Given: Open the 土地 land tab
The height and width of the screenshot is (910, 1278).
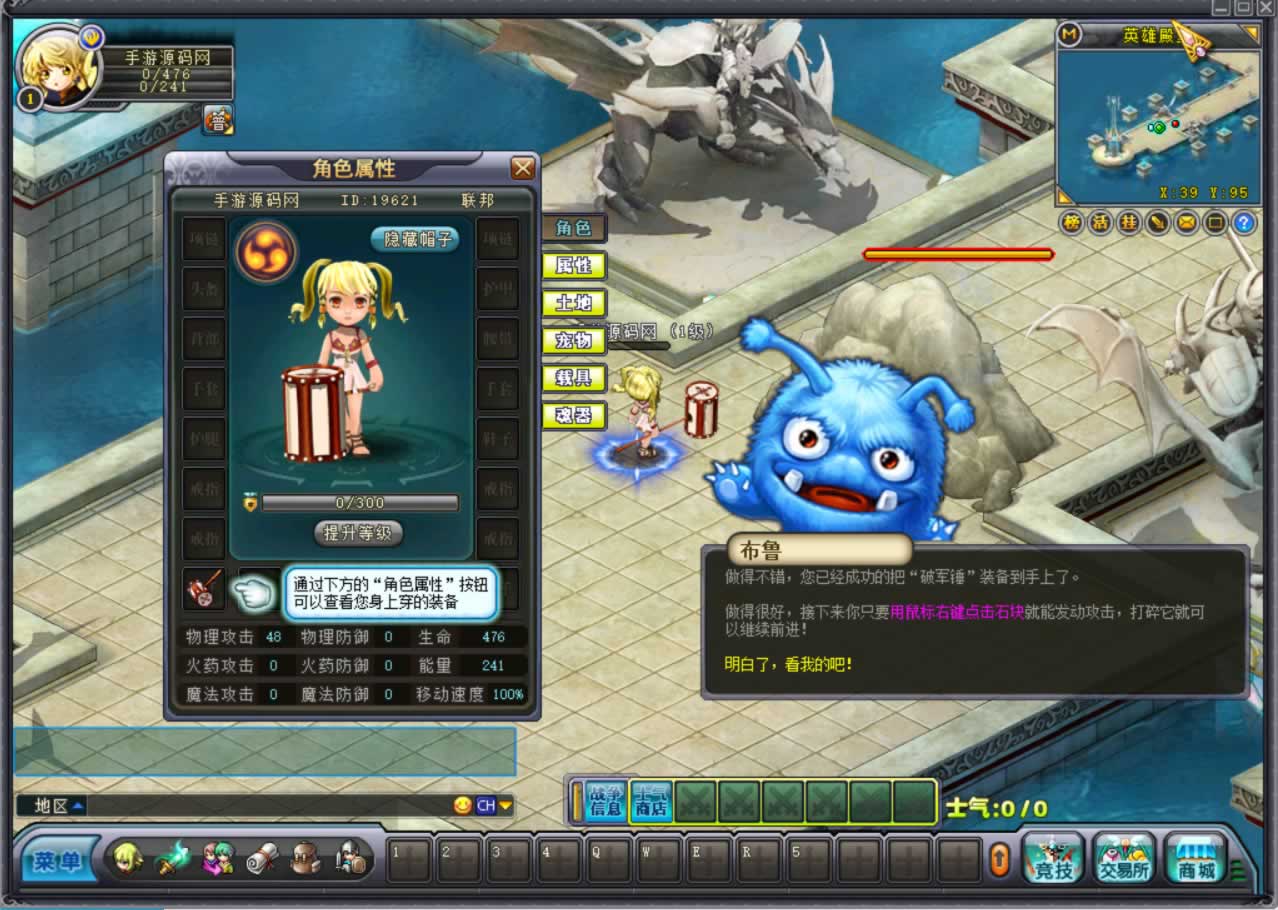Looking at the screenshot, I should [x=574, y=303].
